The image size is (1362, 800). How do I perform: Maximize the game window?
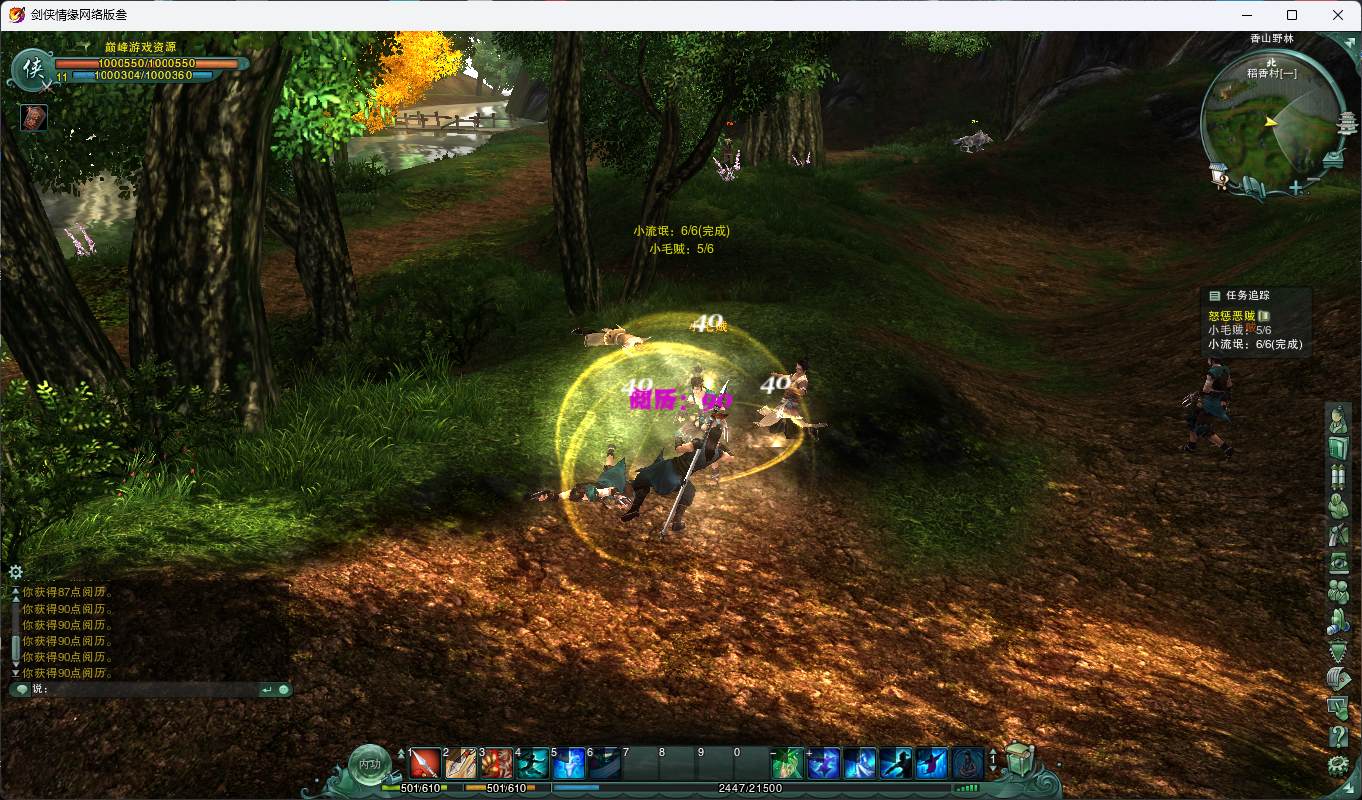[x=1292, y=15]
